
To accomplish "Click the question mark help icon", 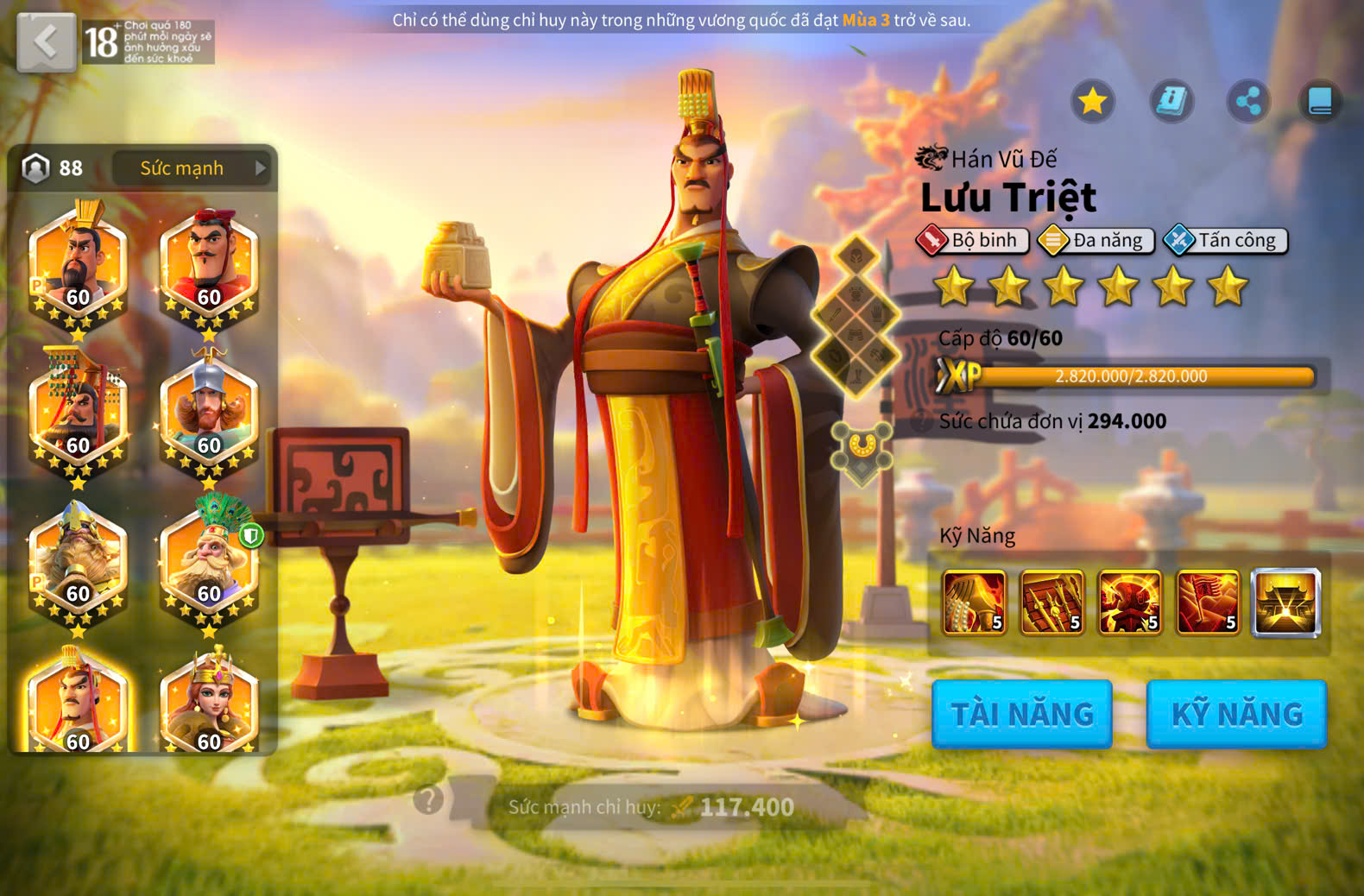I will [x=428, y=799].
